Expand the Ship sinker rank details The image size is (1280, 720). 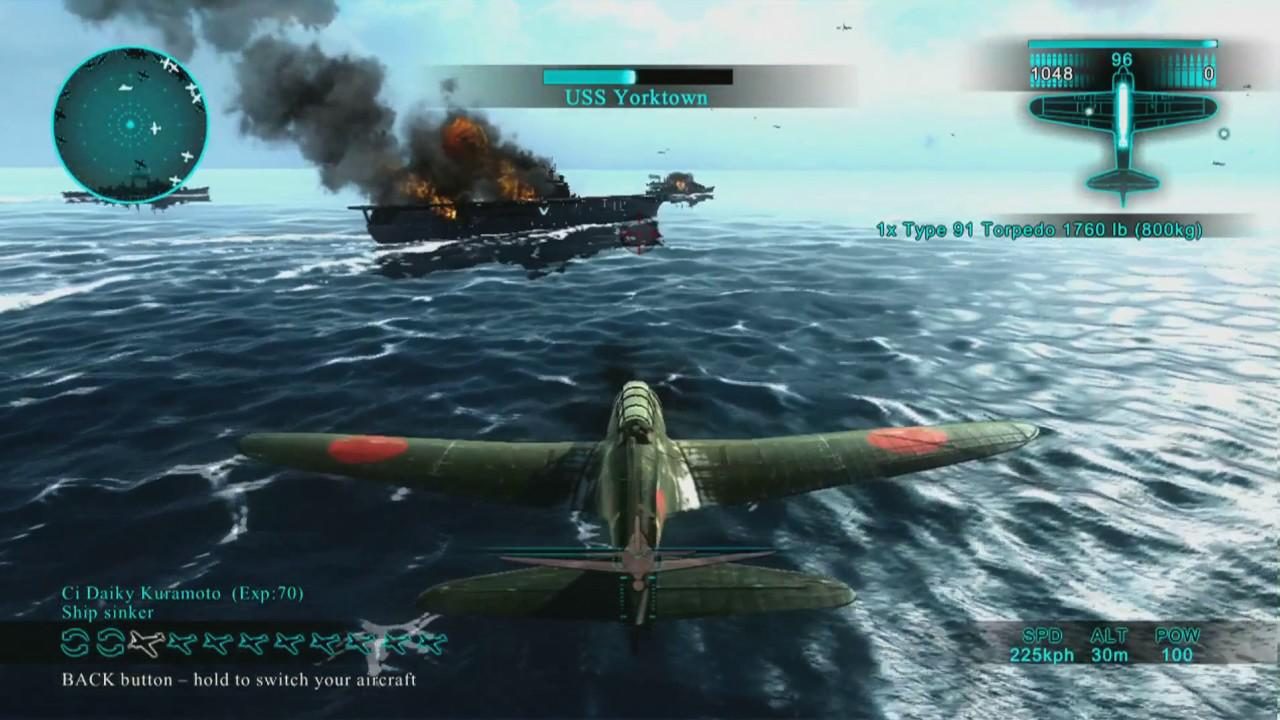[x=108, y=613]
